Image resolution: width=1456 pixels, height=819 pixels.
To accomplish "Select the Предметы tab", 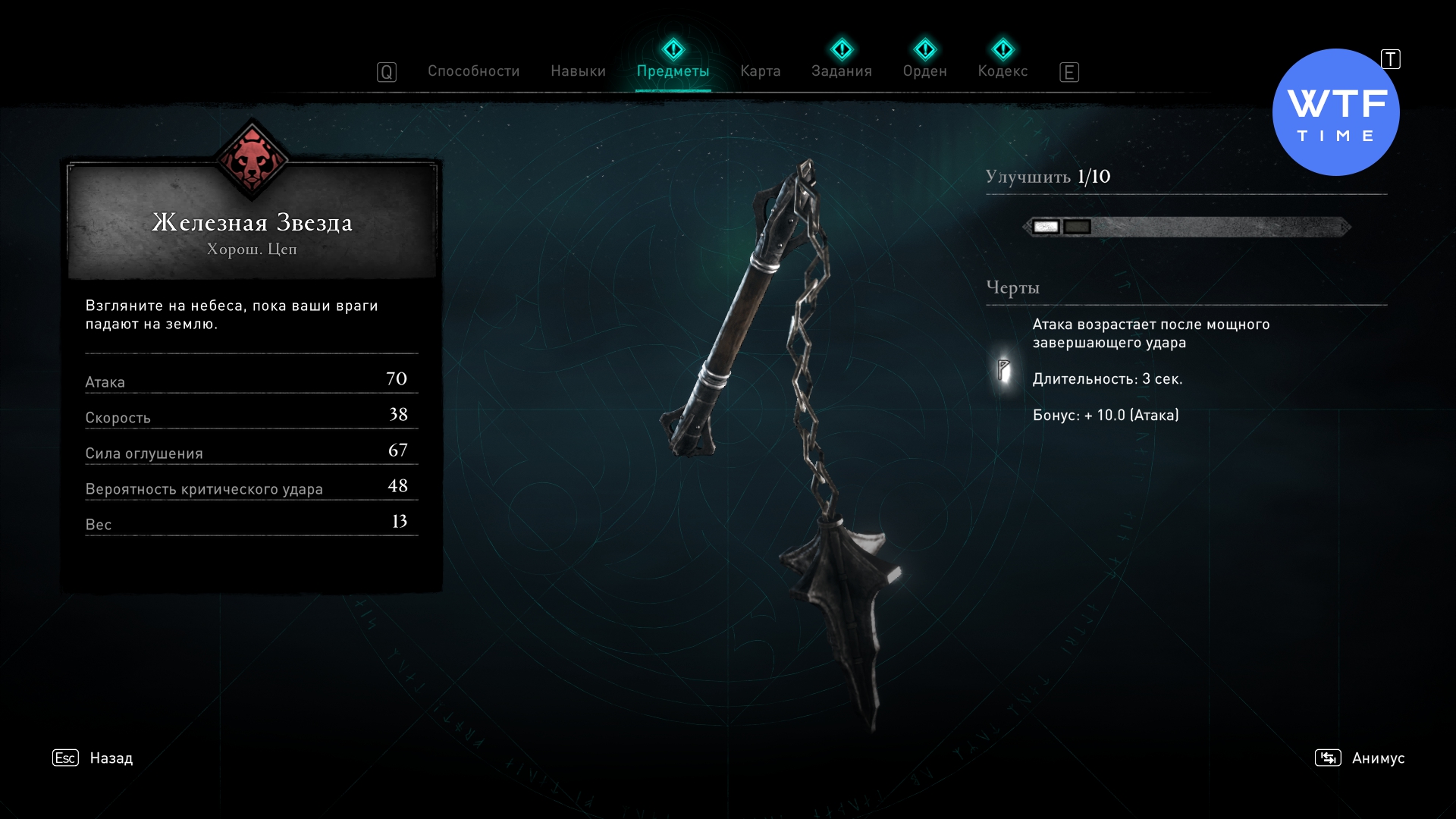I will point(673,71).
